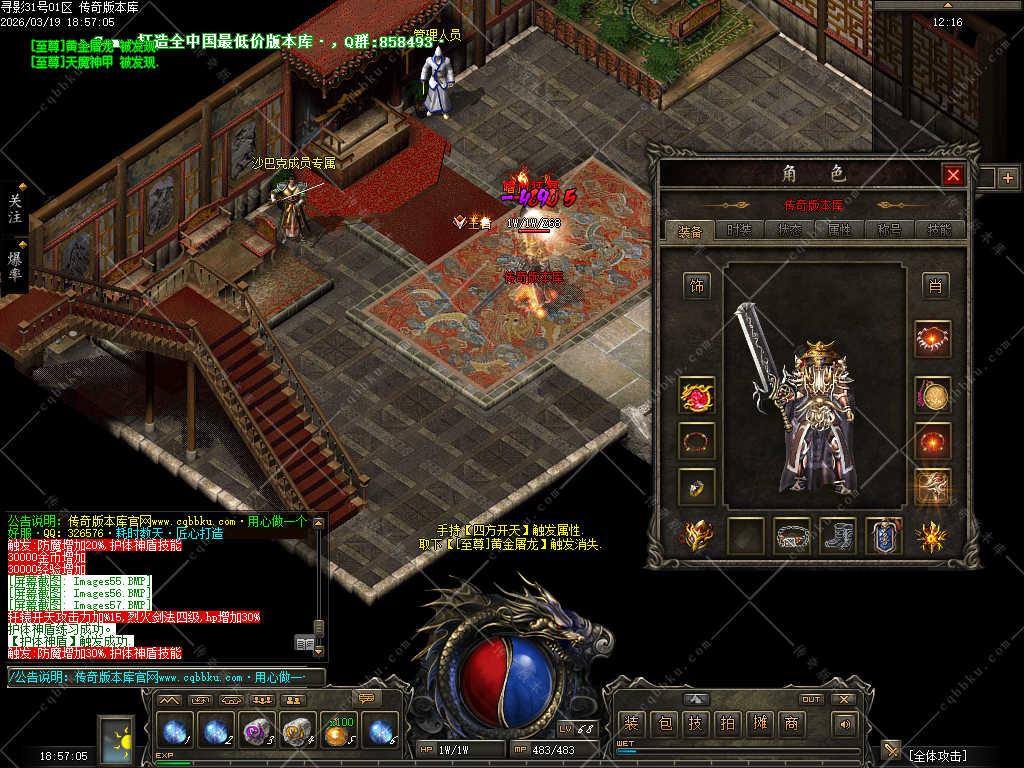
Task: Show the 属性 attributes tab
Action: (840, 230)
